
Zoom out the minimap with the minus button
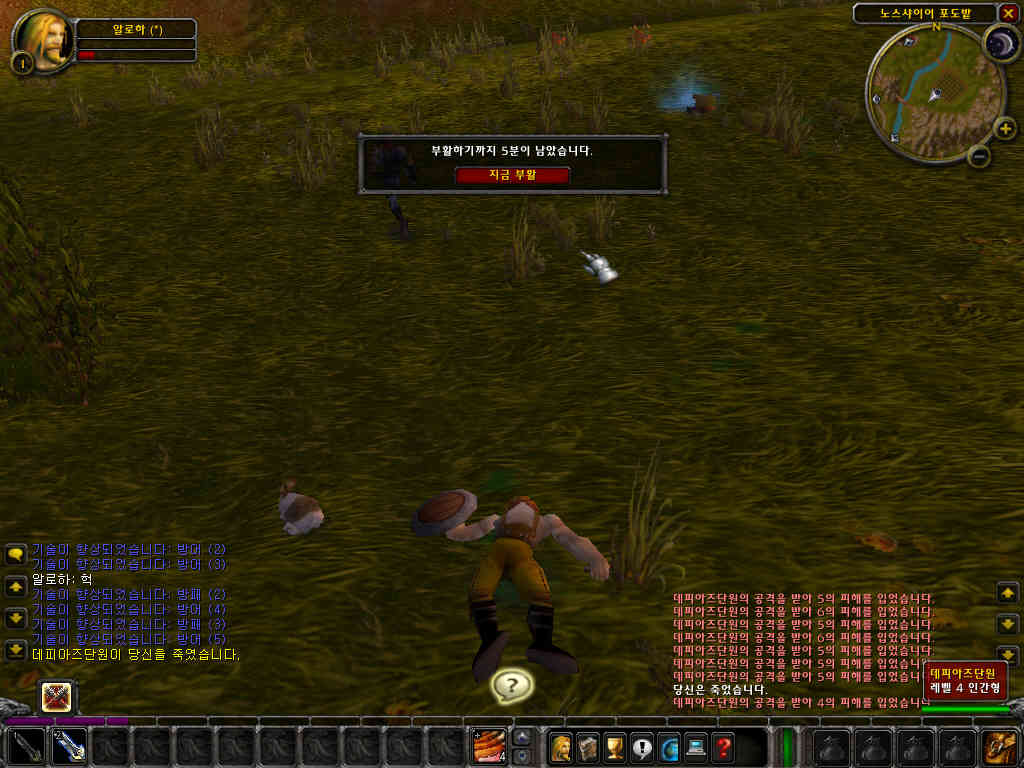click(x=980, y=156)
